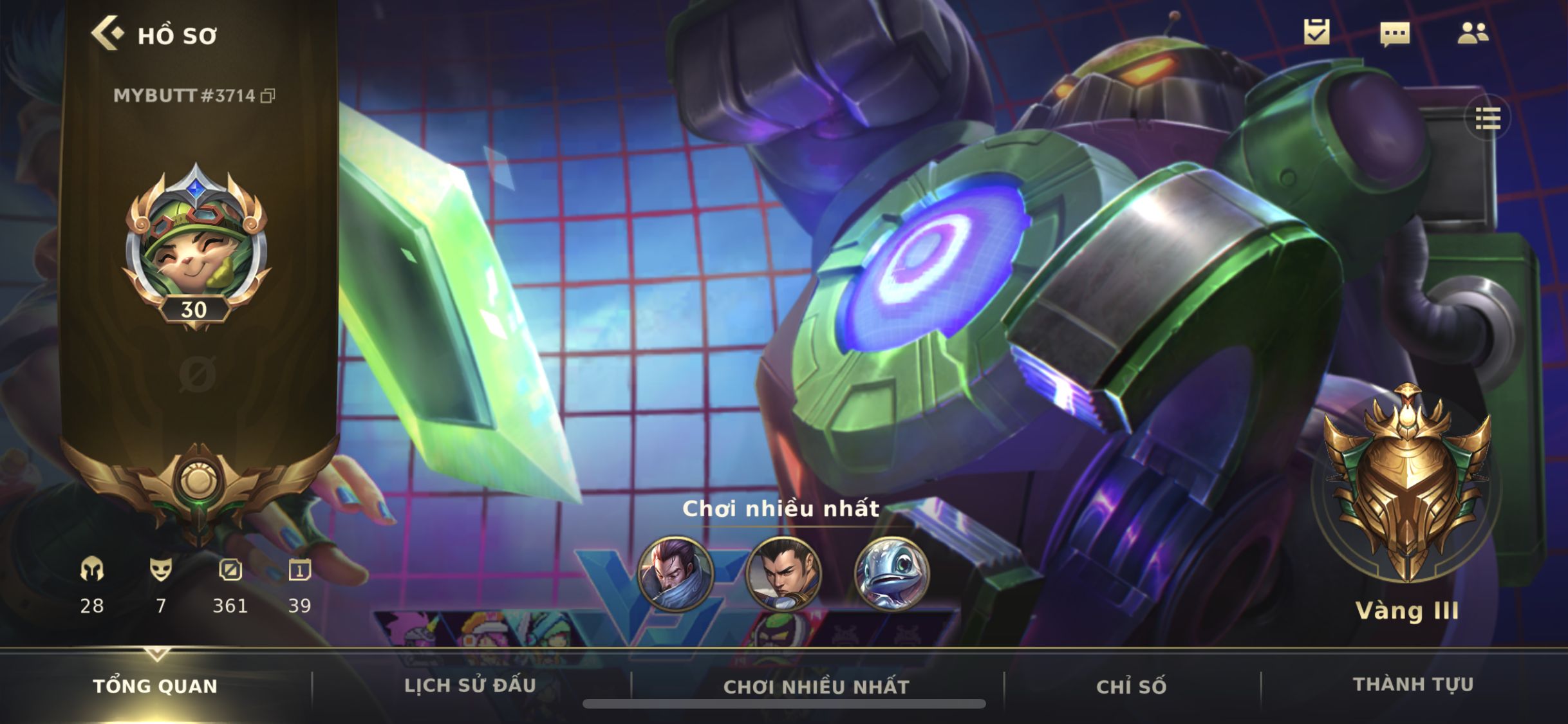Tap the mask skins count icon
This screenshot has width=1568, height=724.
pyautogui.click(x=161, y=570)
